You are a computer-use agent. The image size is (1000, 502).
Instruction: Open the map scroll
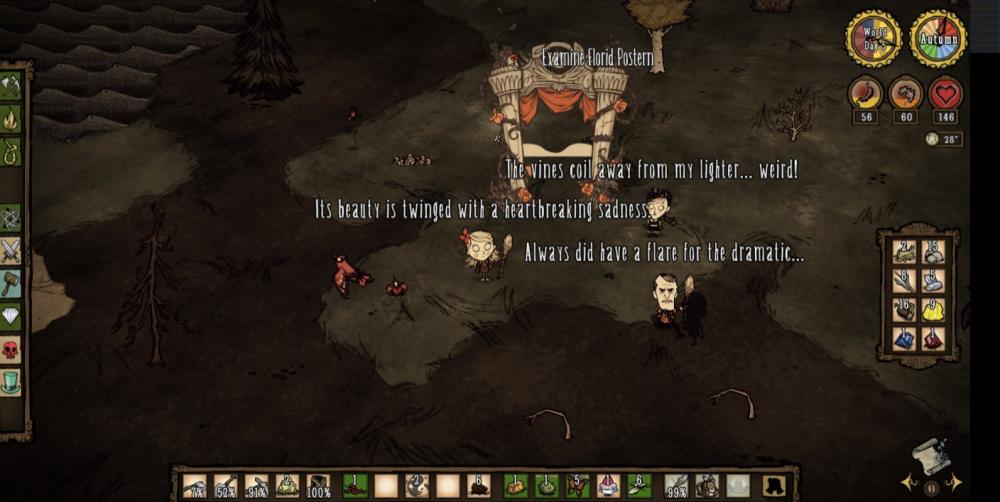click(931, 458)
